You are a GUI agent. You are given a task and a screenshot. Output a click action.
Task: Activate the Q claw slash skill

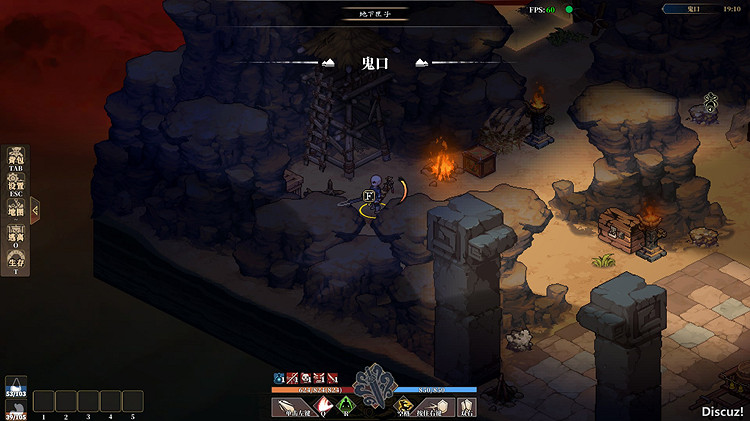coord(324,406)
